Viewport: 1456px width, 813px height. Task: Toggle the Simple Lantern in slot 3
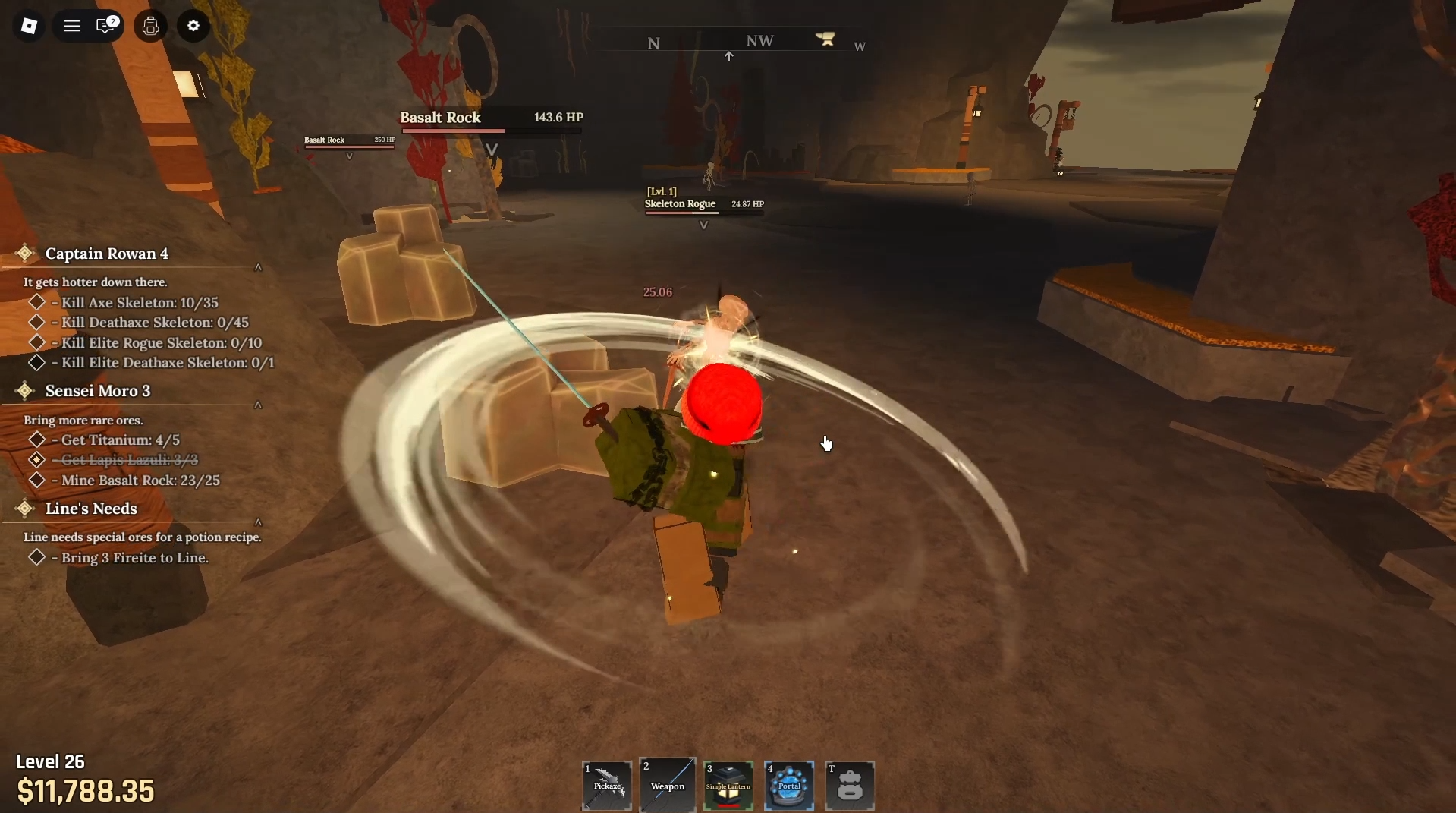point(728,785)
